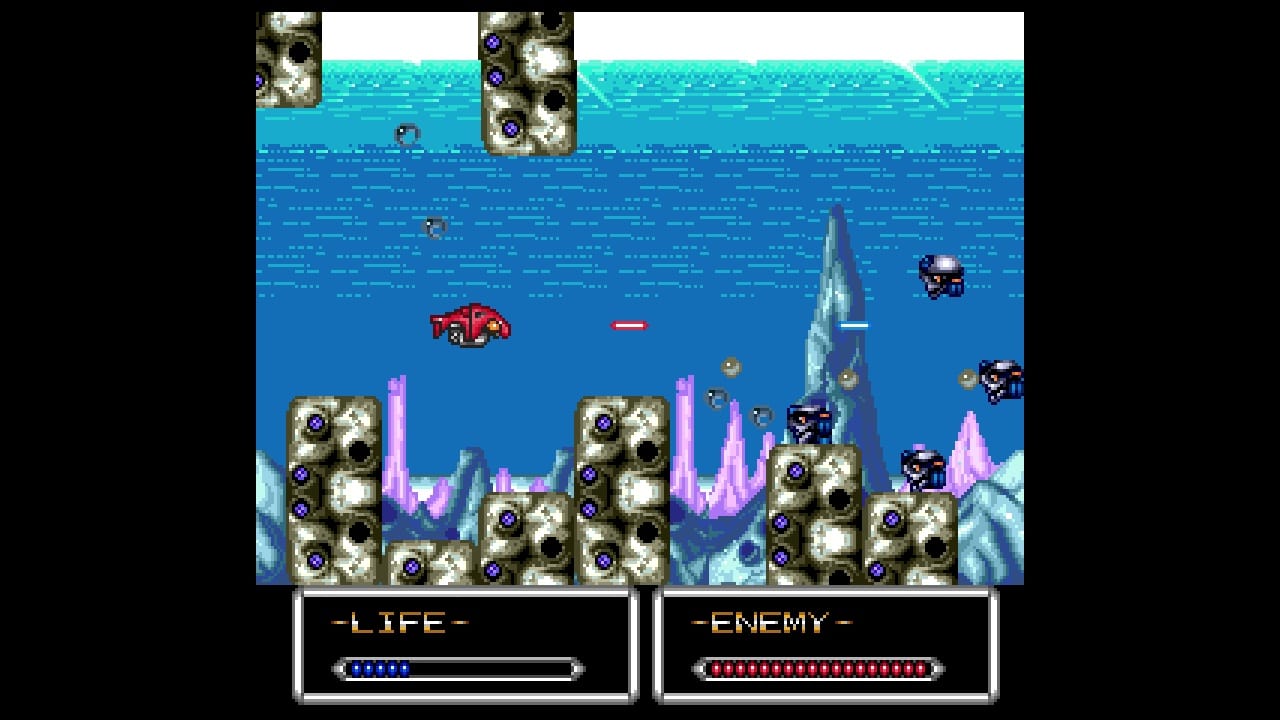
Task: Click the stone block at the top left
Action: pos(288,55)
